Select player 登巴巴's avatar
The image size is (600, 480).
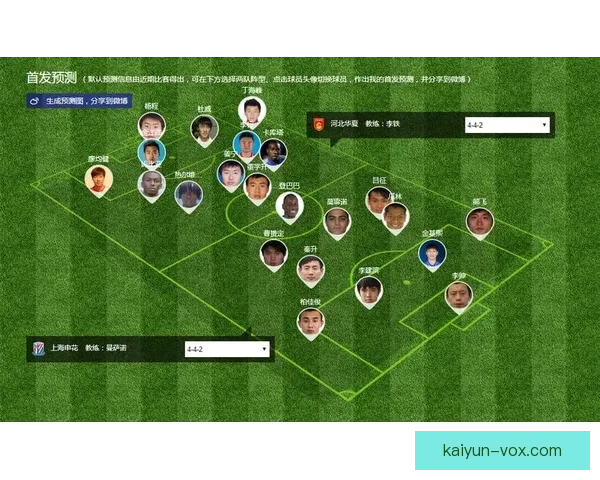click(x=289, y=206)
